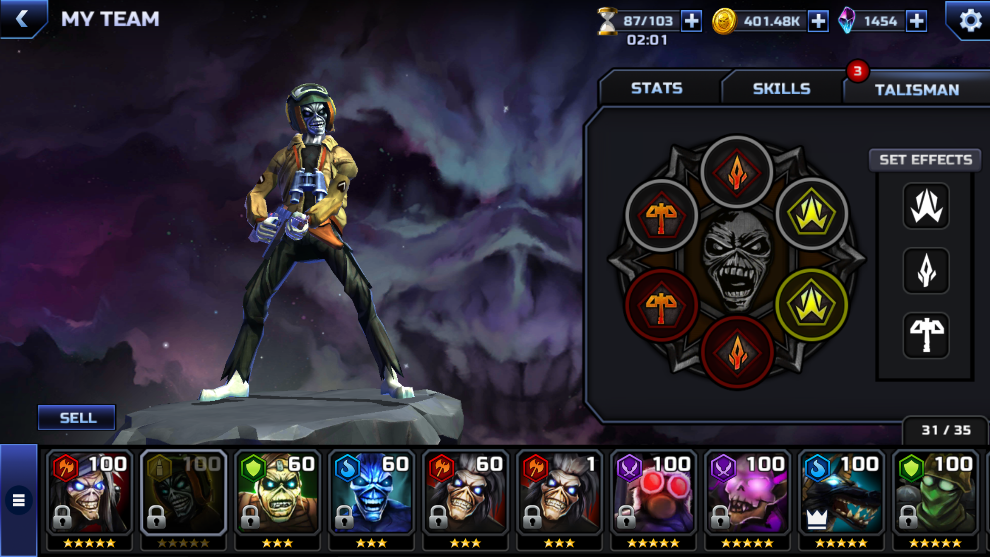Image resolution: width=990 pixels, height=557 pixels.
Task: Open the Set Effects panel
Action: pos(925,160)
